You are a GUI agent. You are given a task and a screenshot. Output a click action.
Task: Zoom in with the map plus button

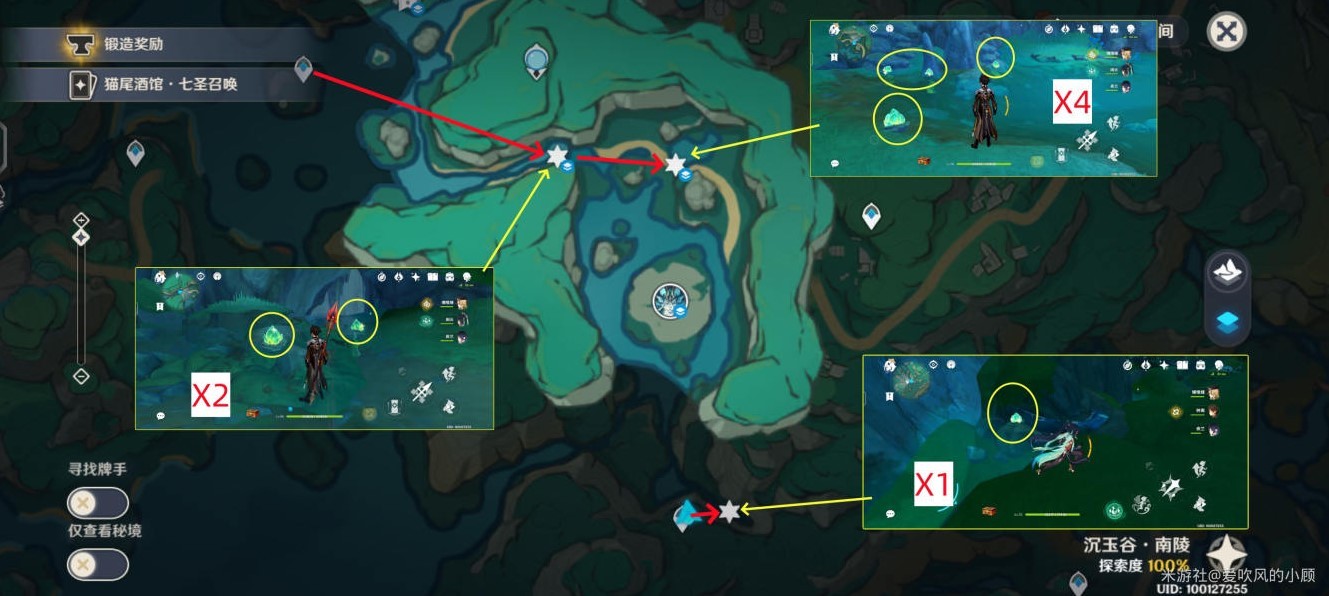(x=82, y=220)
